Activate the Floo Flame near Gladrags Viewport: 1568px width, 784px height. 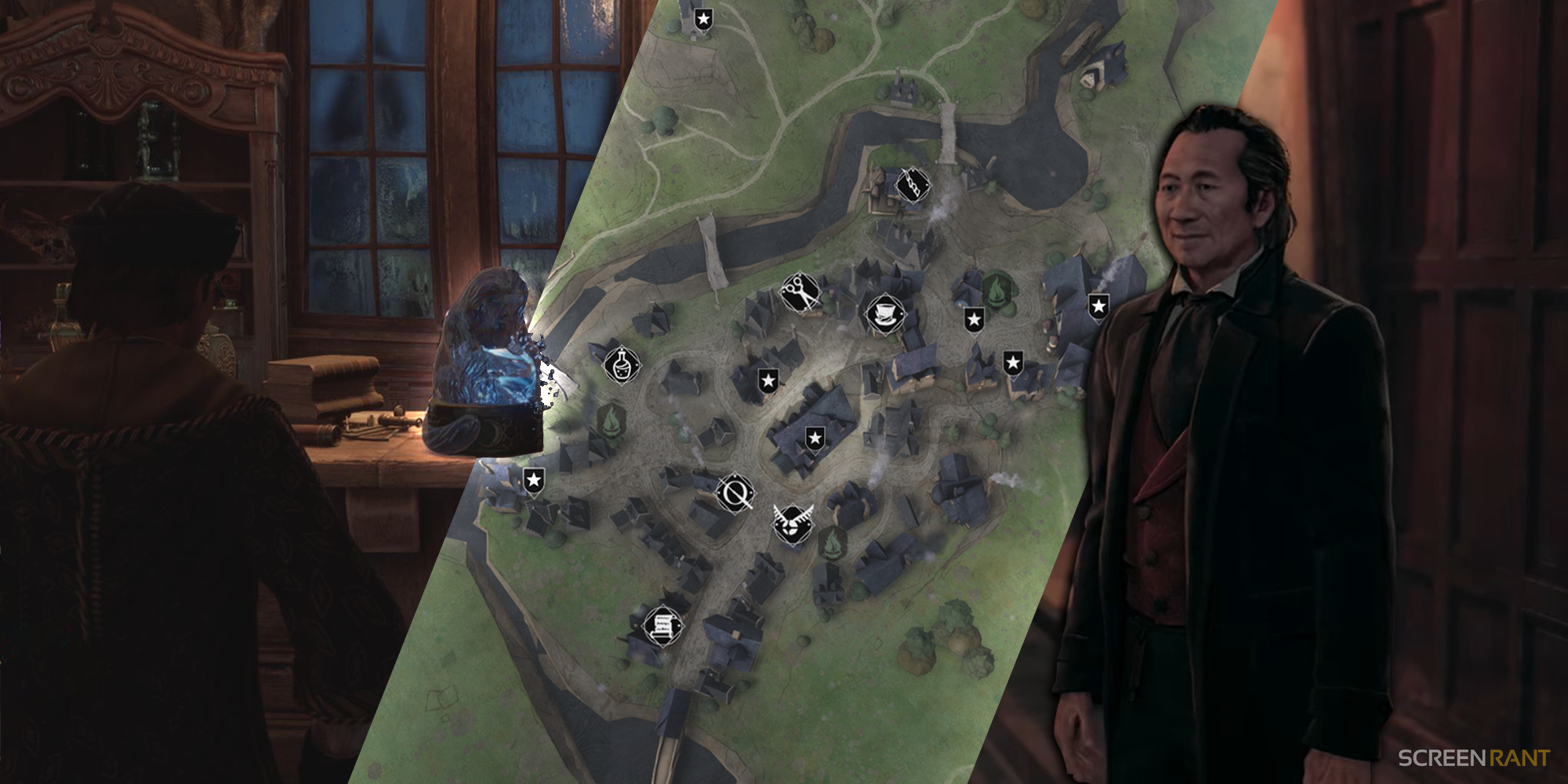(x=997, y=290)
